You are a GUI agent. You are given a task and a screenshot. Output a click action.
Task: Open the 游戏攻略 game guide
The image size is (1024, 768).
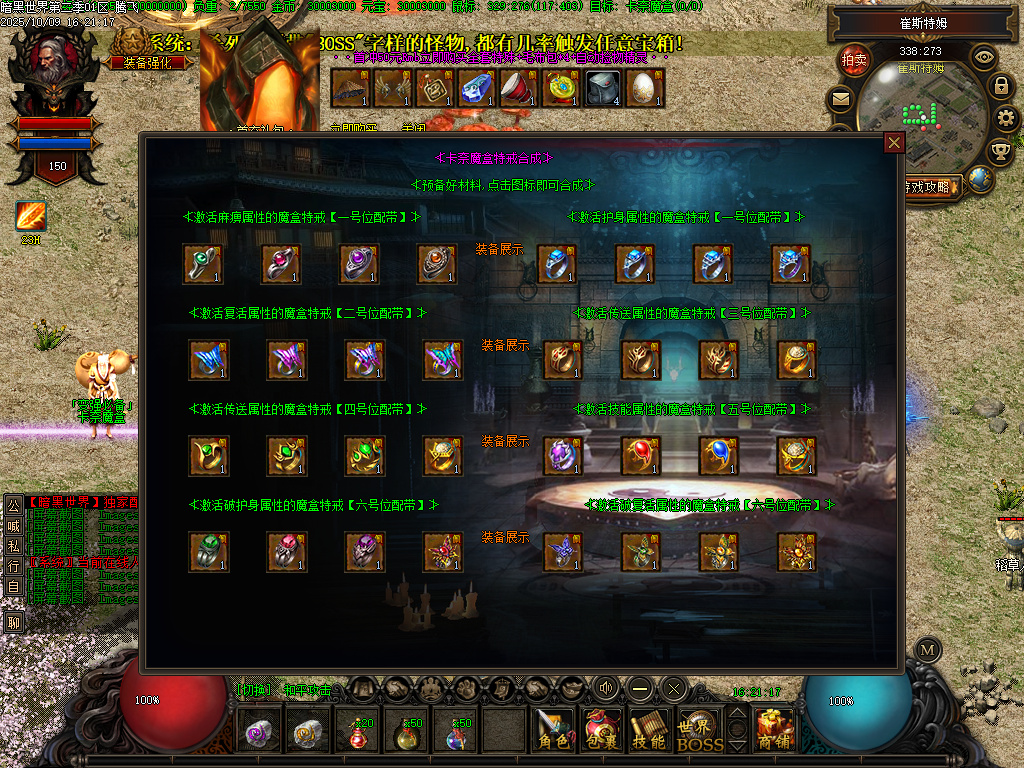click(932, 186)
